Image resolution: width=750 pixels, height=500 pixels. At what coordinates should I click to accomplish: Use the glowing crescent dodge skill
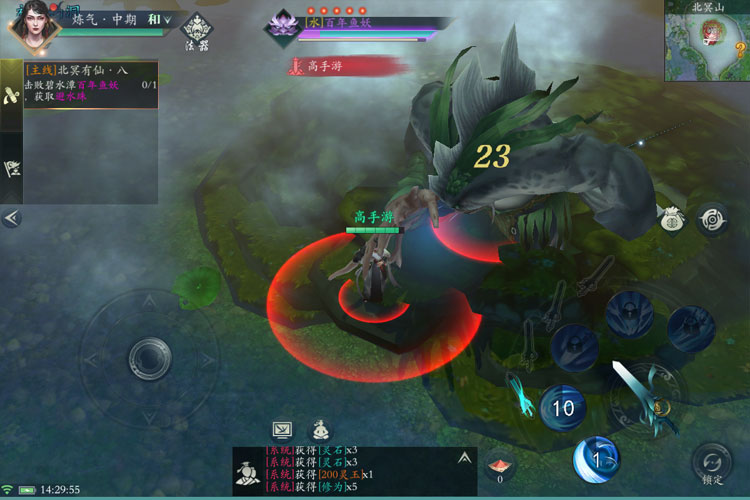click(x=596, y=460)
